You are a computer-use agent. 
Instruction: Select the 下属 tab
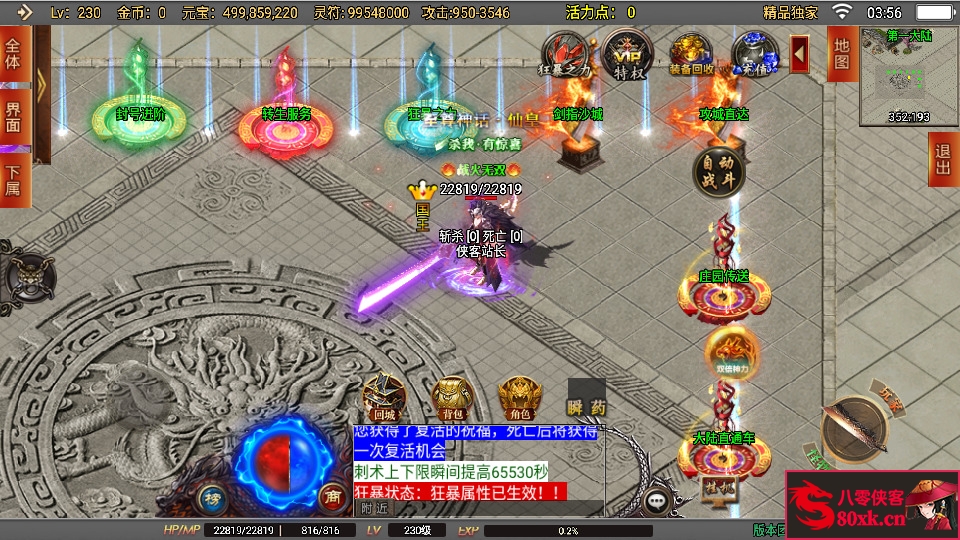click(14, 180)
